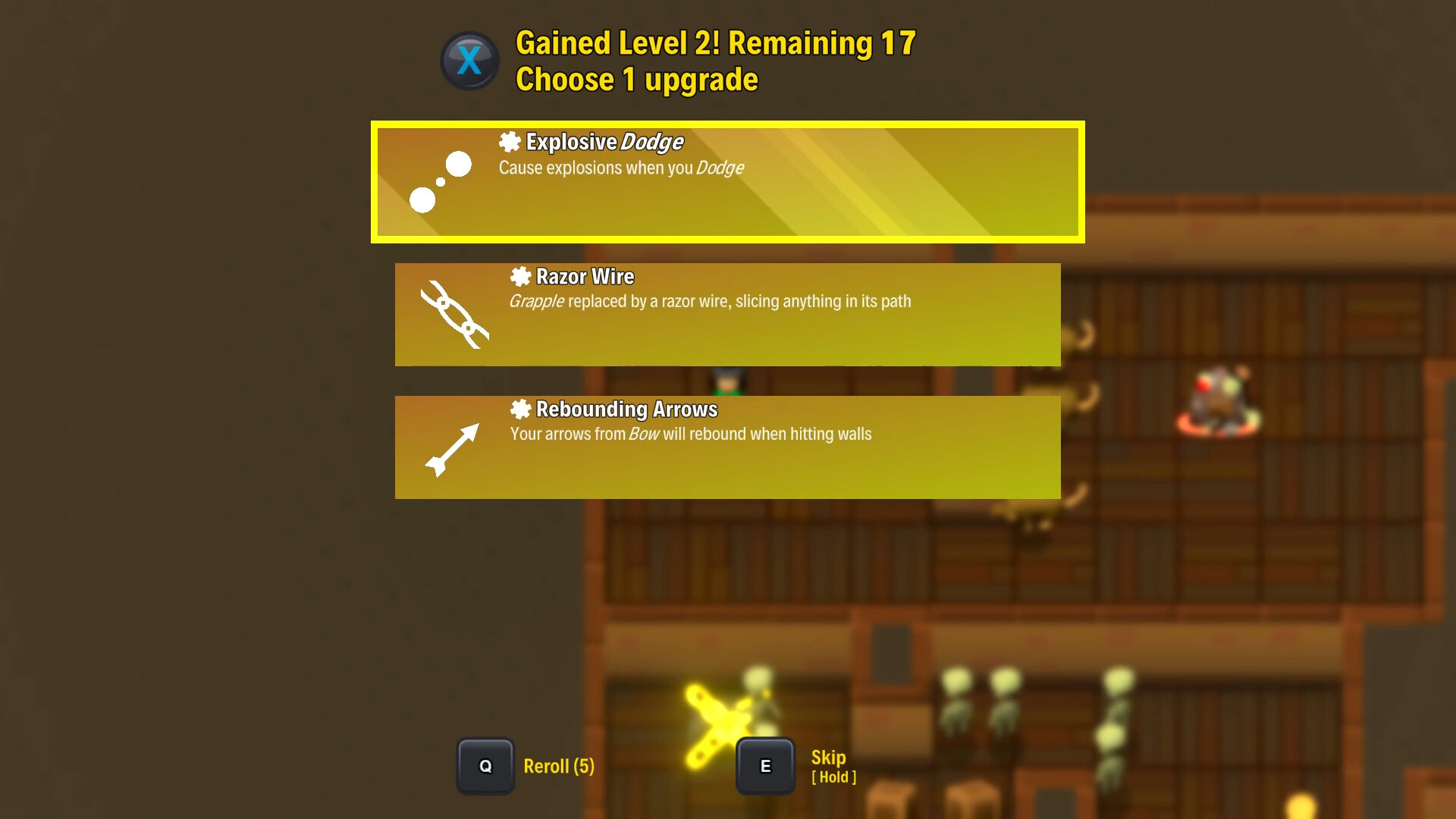1456x819 pixels.
Task: Click the Q keycap icon for Reroll
Action: tap(485, 766)
